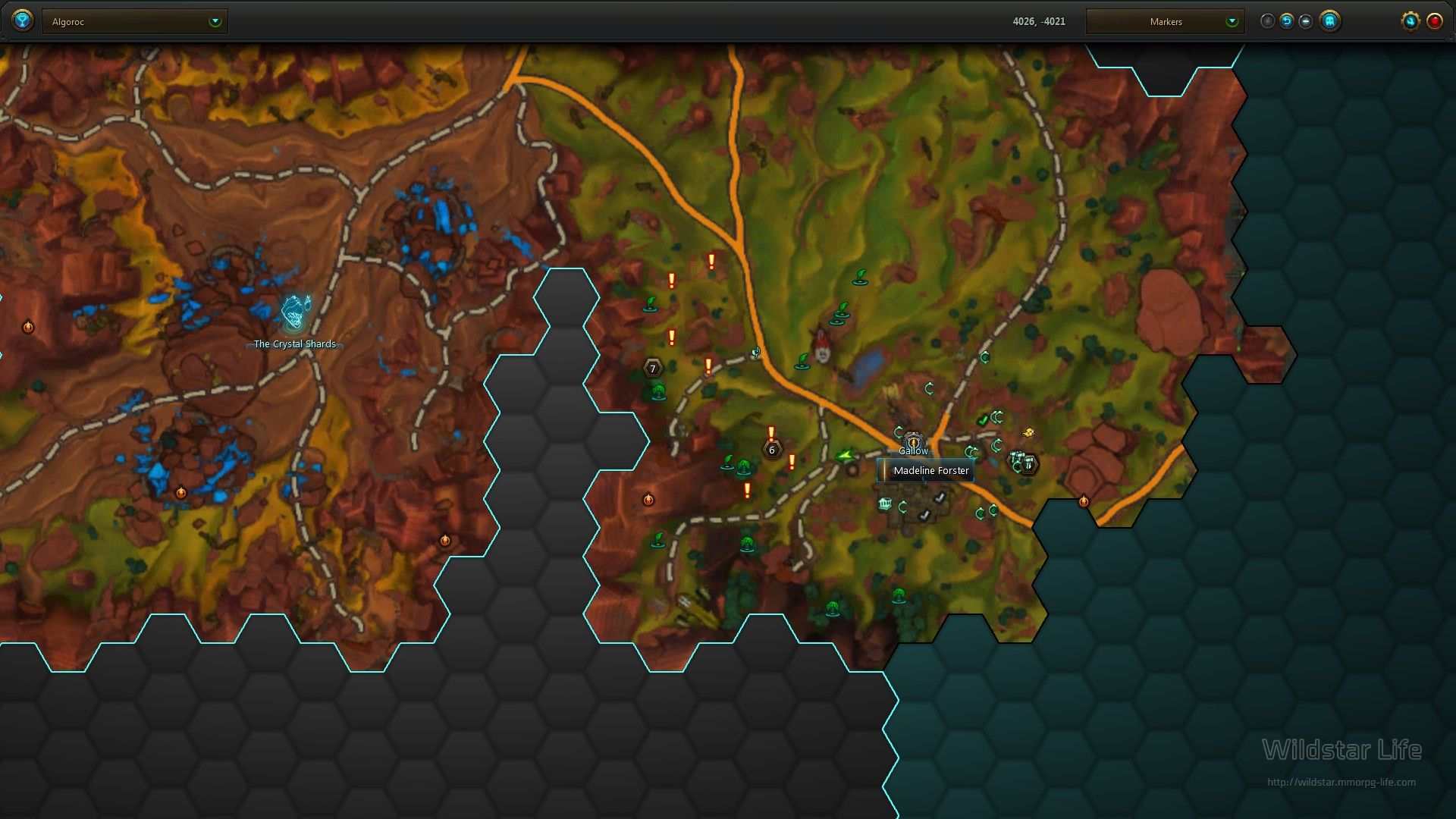1456x819 pixels.
Task: Select The Crystal Shards map marker
Action: coord(293,315)
